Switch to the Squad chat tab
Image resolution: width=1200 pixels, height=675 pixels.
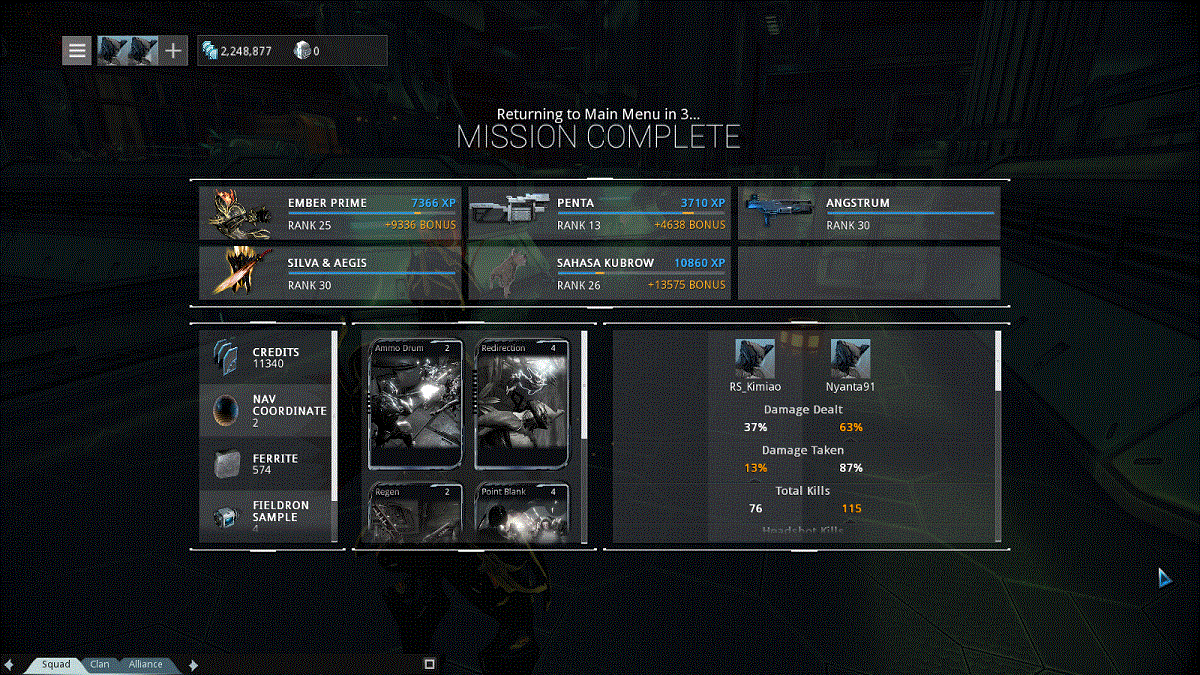[56, 664]
